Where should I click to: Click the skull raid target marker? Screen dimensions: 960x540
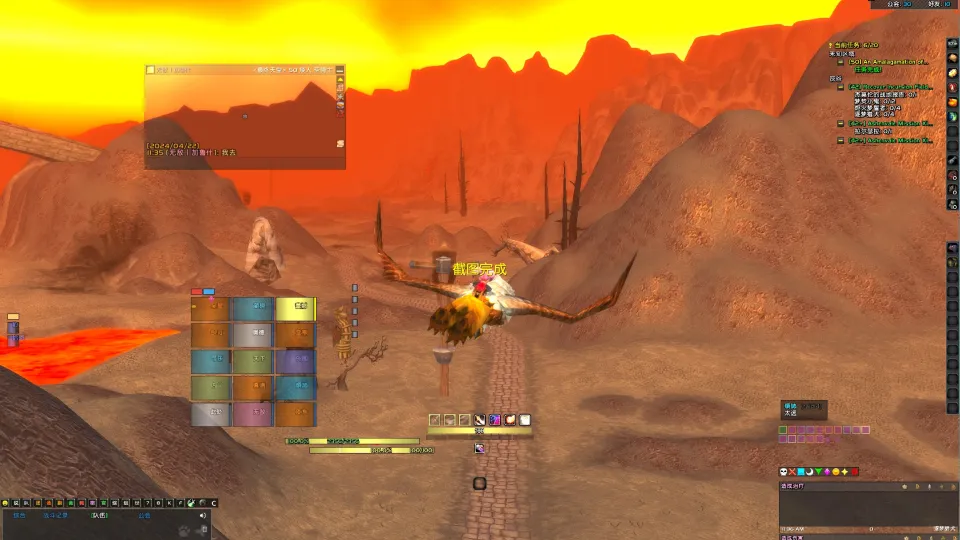783,471
